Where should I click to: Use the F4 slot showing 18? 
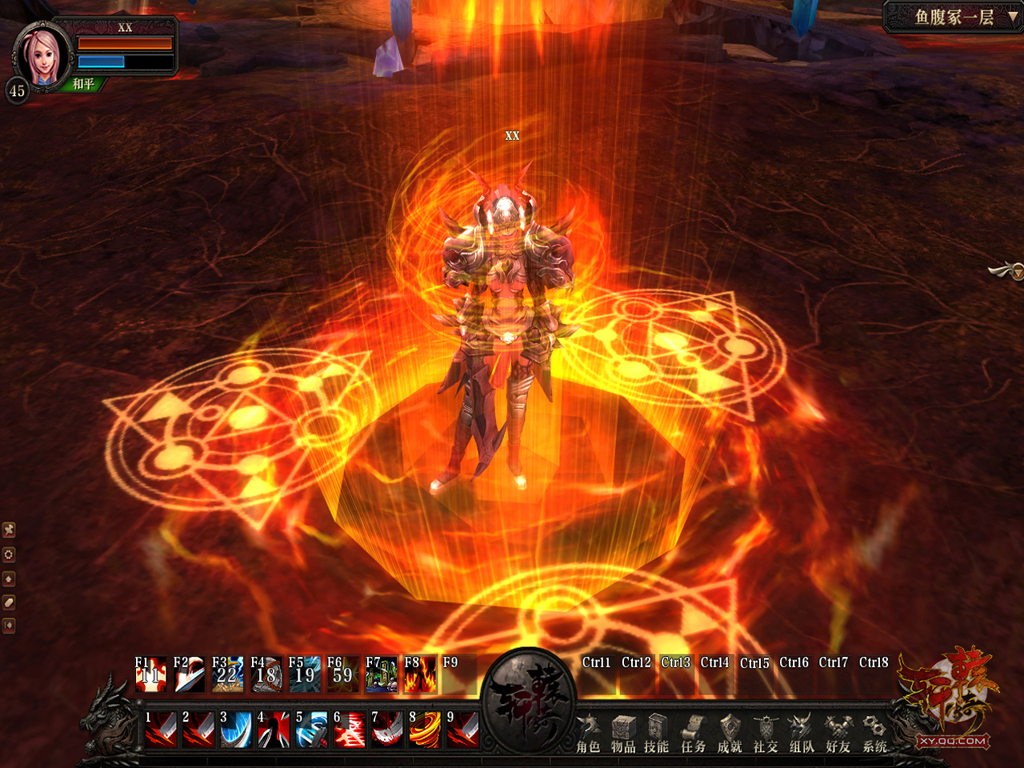point(266,675)
